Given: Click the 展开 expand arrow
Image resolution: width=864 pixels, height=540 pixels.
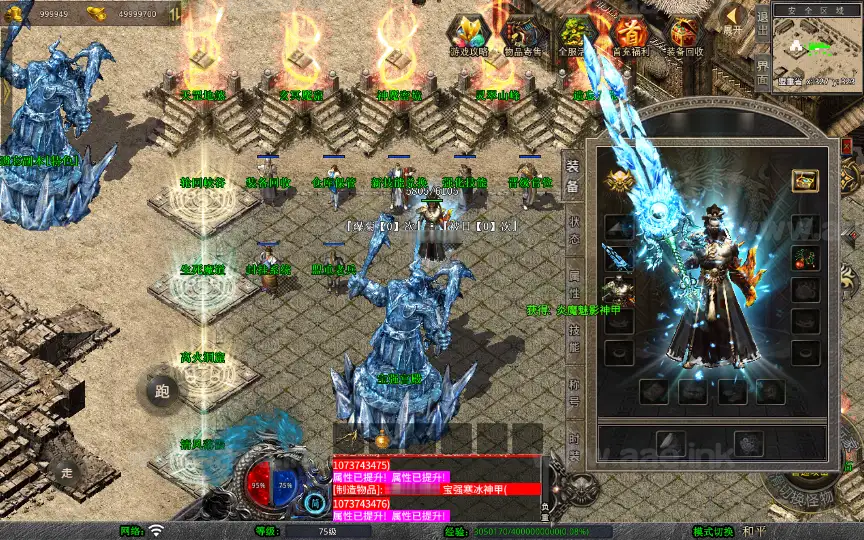Looking at the screenshot, I should coord(735,20).
